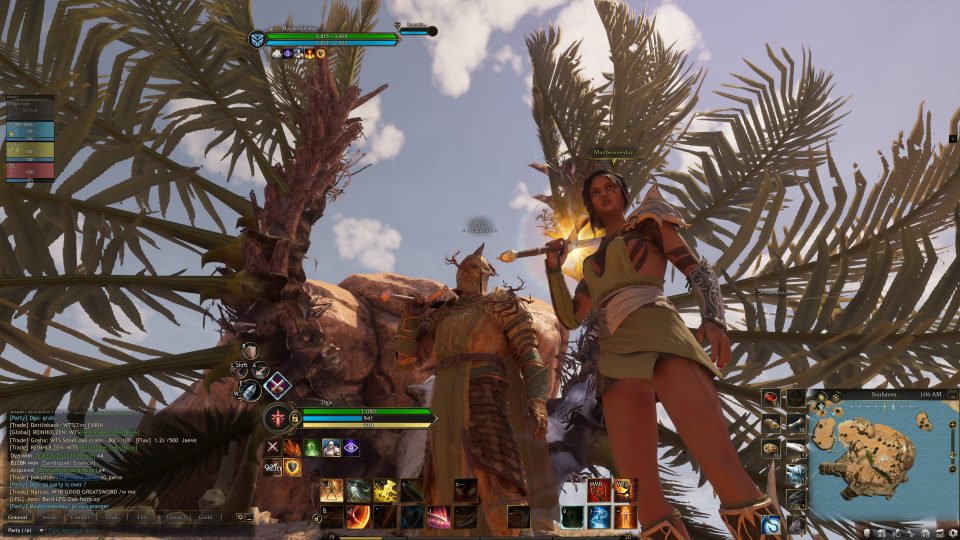Open chat settings gear icon
Image resolution: width=960 pixels, height=540 pixels.
(x=240, y=517)
